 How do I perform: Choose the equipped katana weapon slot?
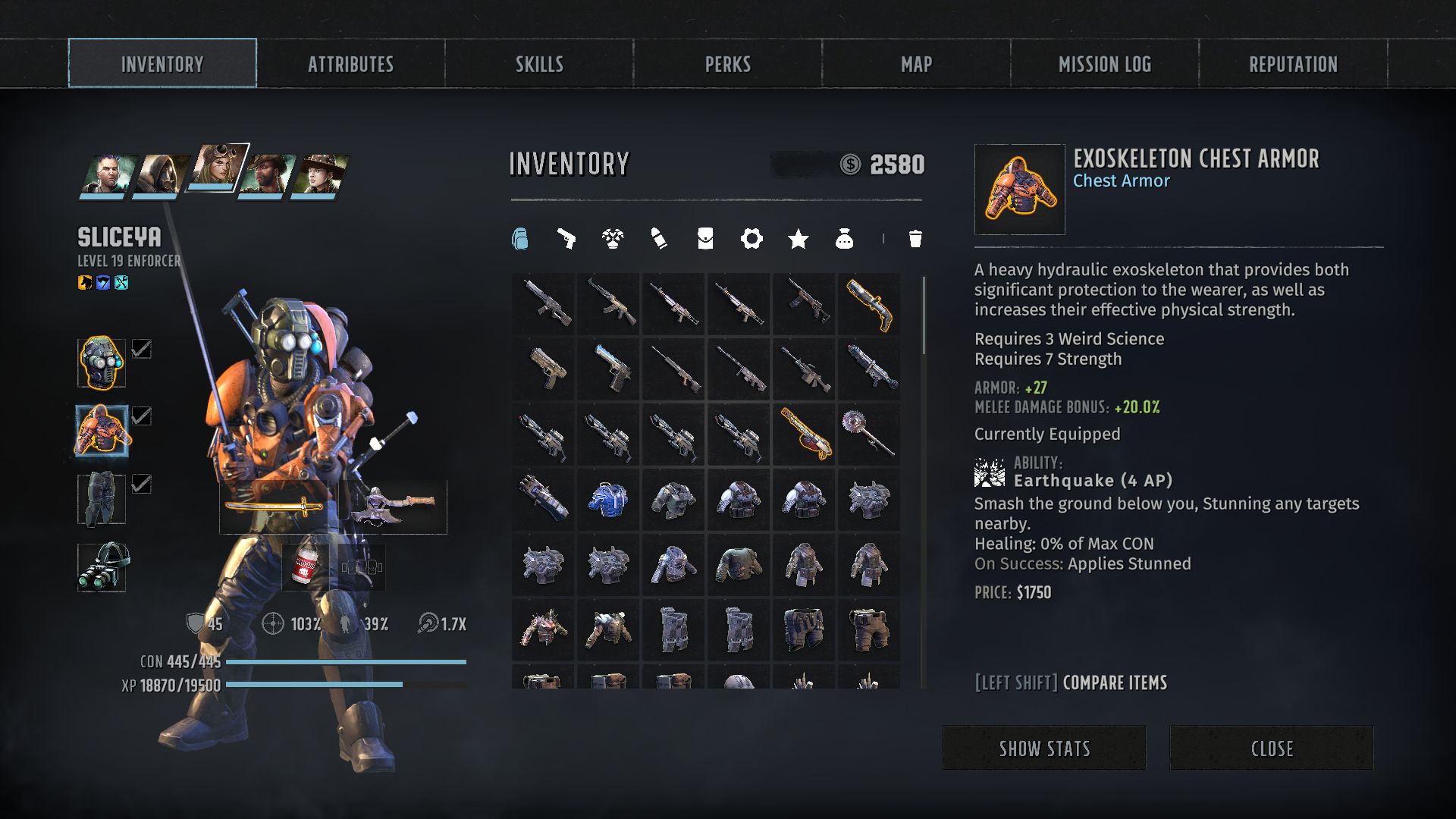click(274, 507)
